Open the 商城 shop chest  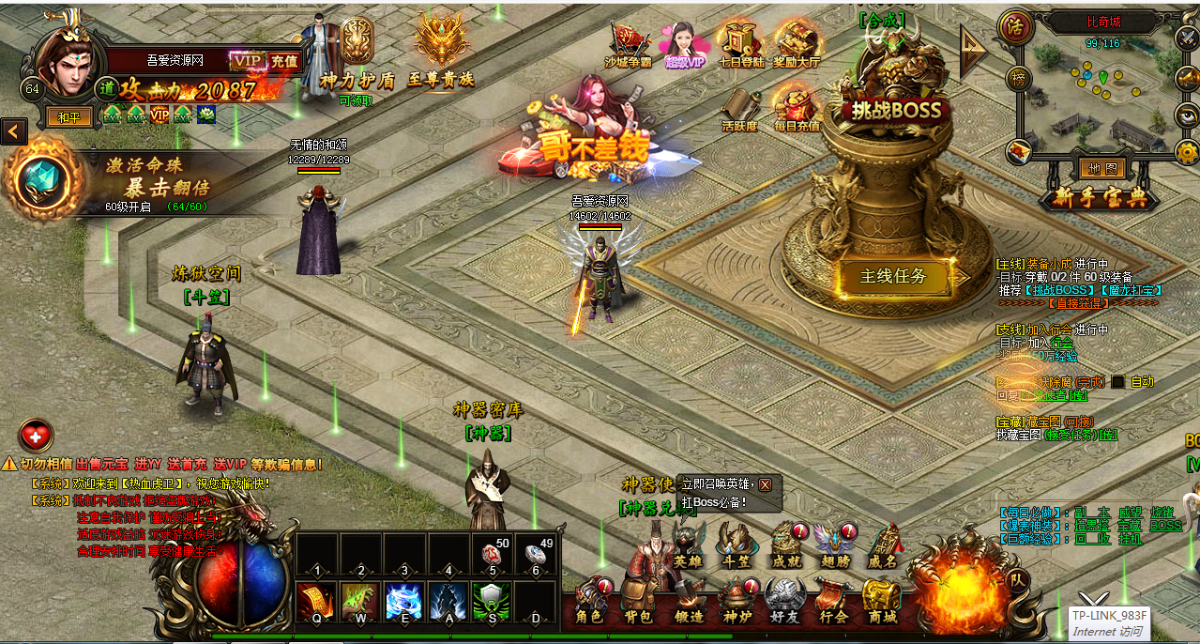tap(882, 599)
